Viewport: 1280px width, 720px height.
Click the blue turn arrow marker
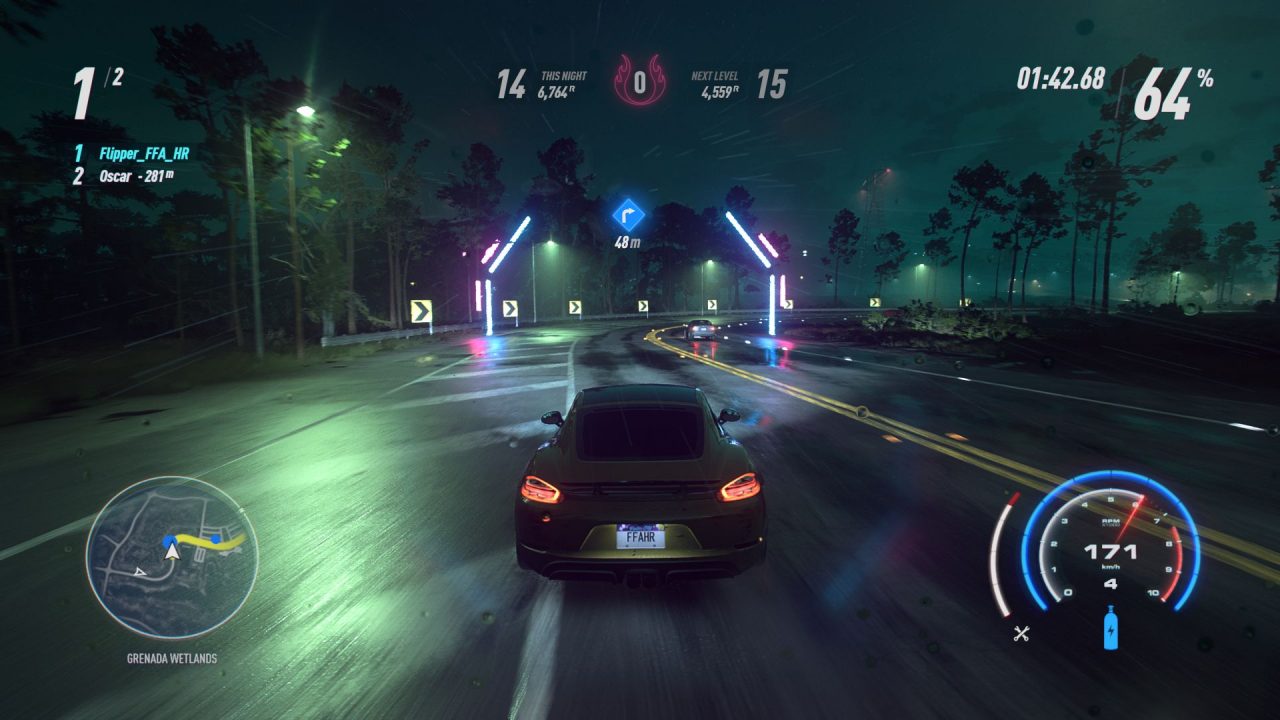(628, 214)
